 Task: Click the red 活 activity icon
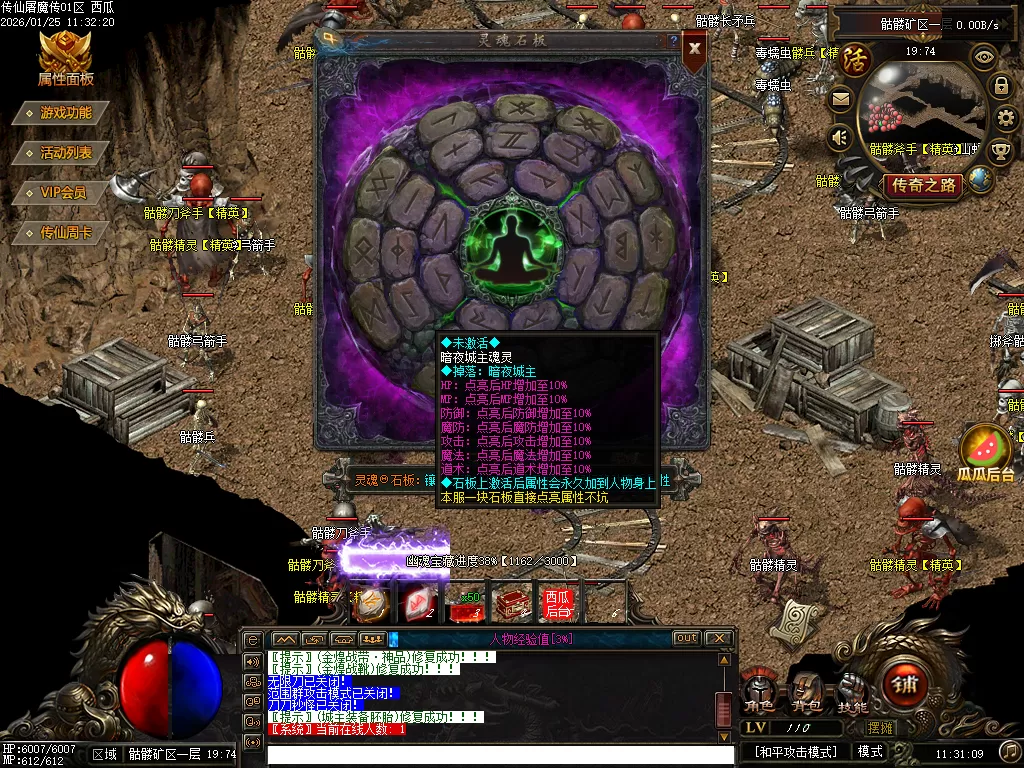855,59
